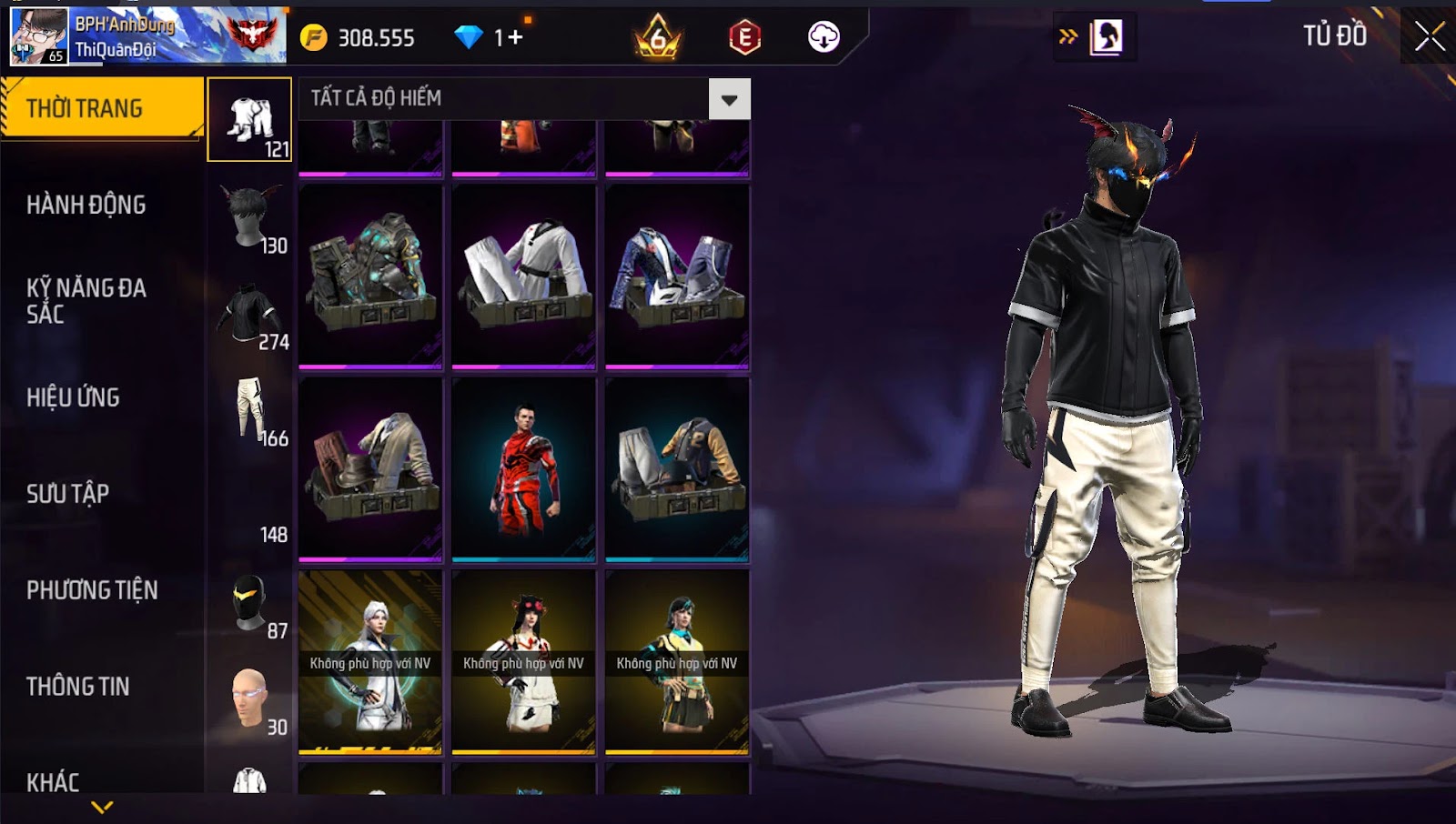This screenshot has width=1456, height=824.
Task: Add diamonds with the plus button
Action: pos(516,37)
